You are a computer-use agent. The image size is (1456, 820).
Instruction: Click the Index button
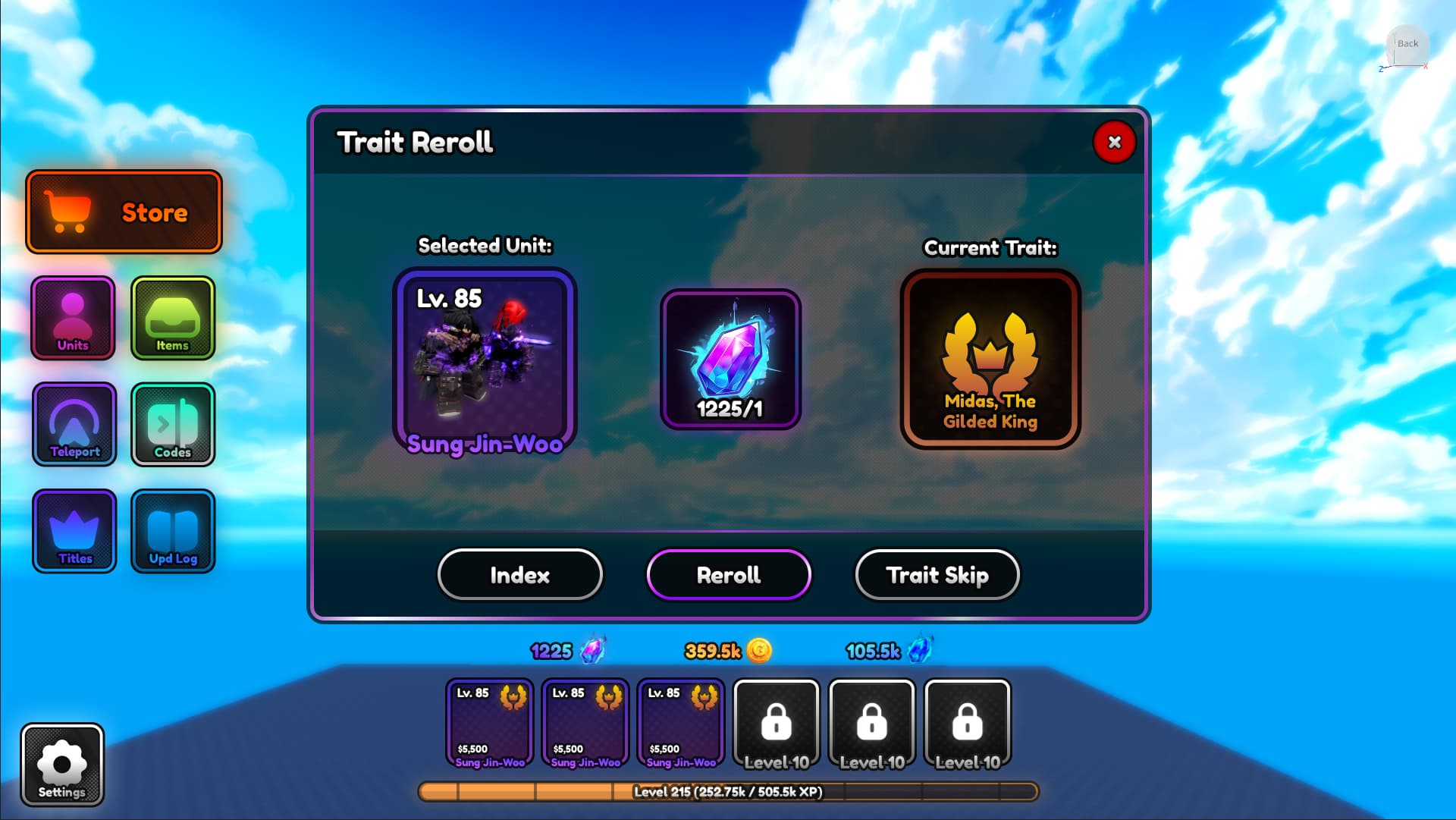pos(520,575)
